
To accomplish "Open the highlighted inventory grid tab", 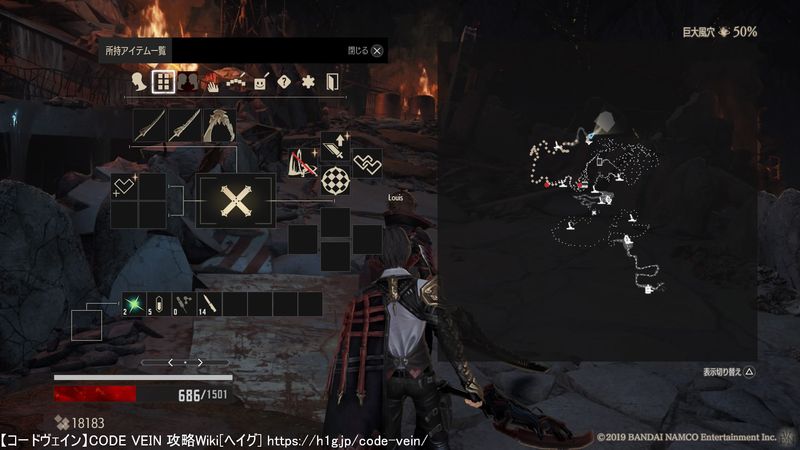I will 163,82.
